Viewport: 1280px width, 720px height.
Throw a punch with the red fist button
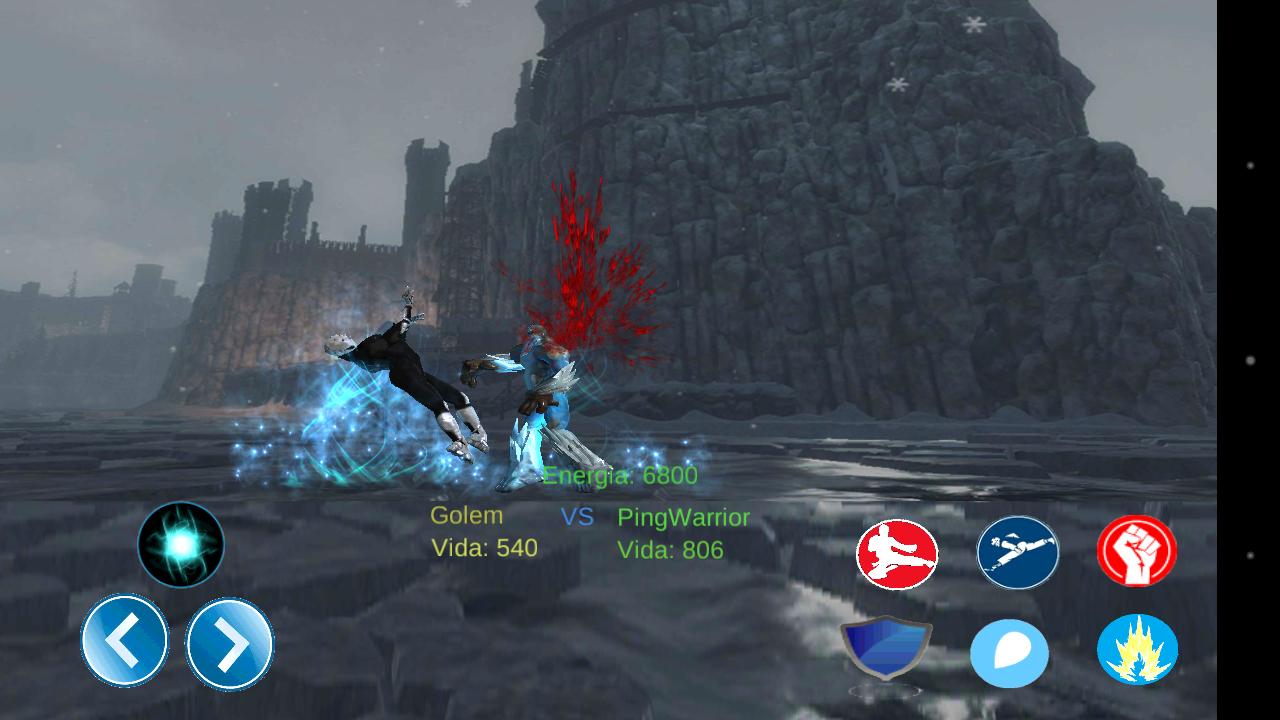coord(1136,550)
